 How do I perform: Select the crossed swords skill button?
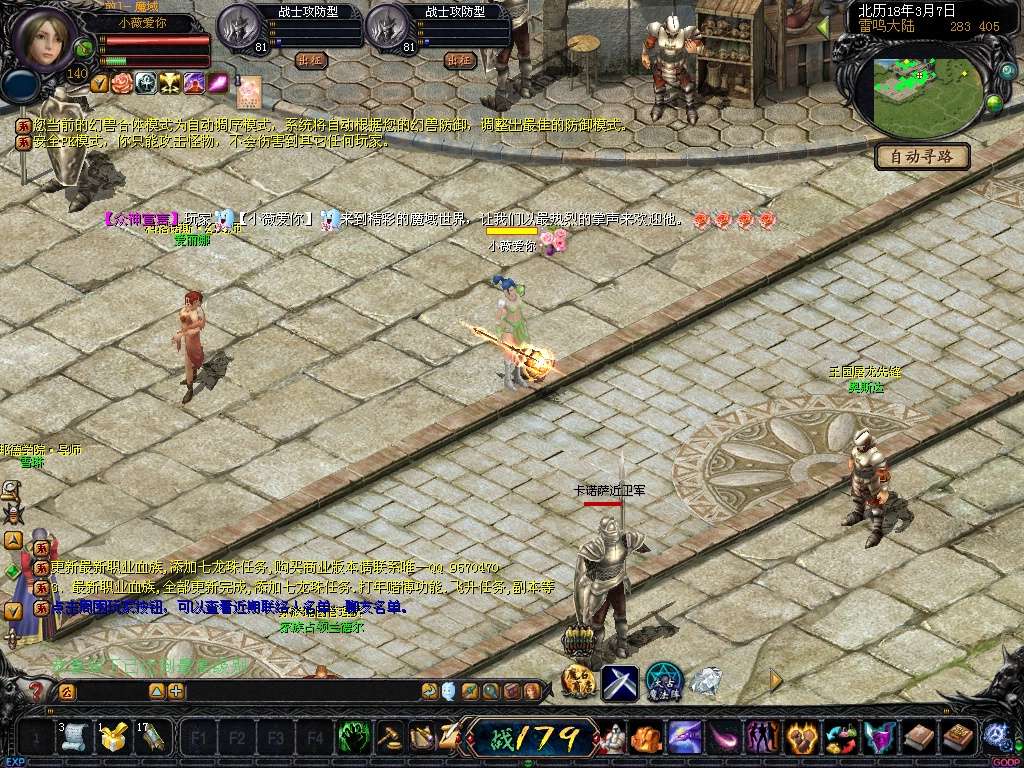pos(619,683)
